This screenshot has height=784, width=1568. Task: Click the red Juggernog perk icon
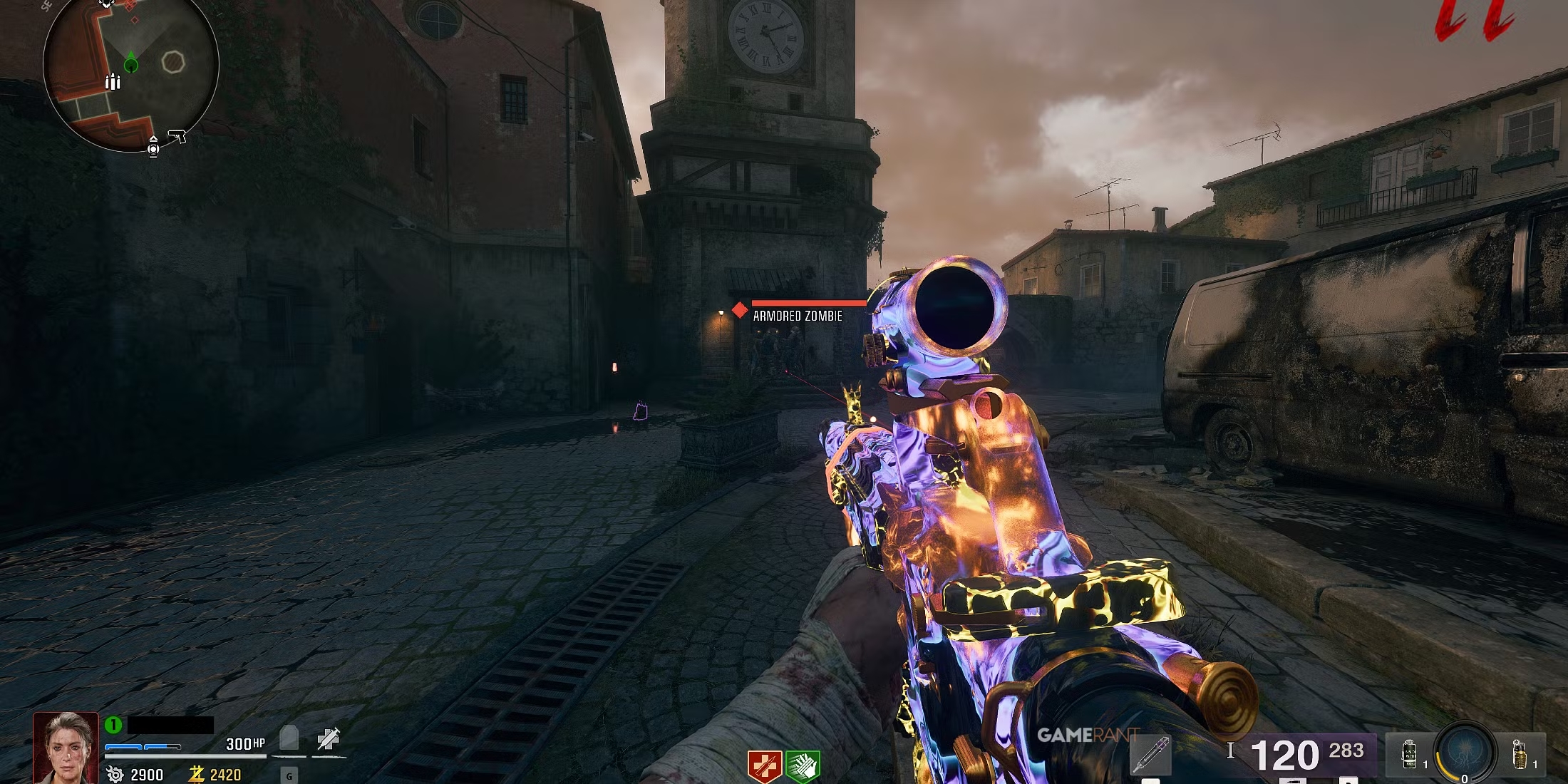click(765, 767)
